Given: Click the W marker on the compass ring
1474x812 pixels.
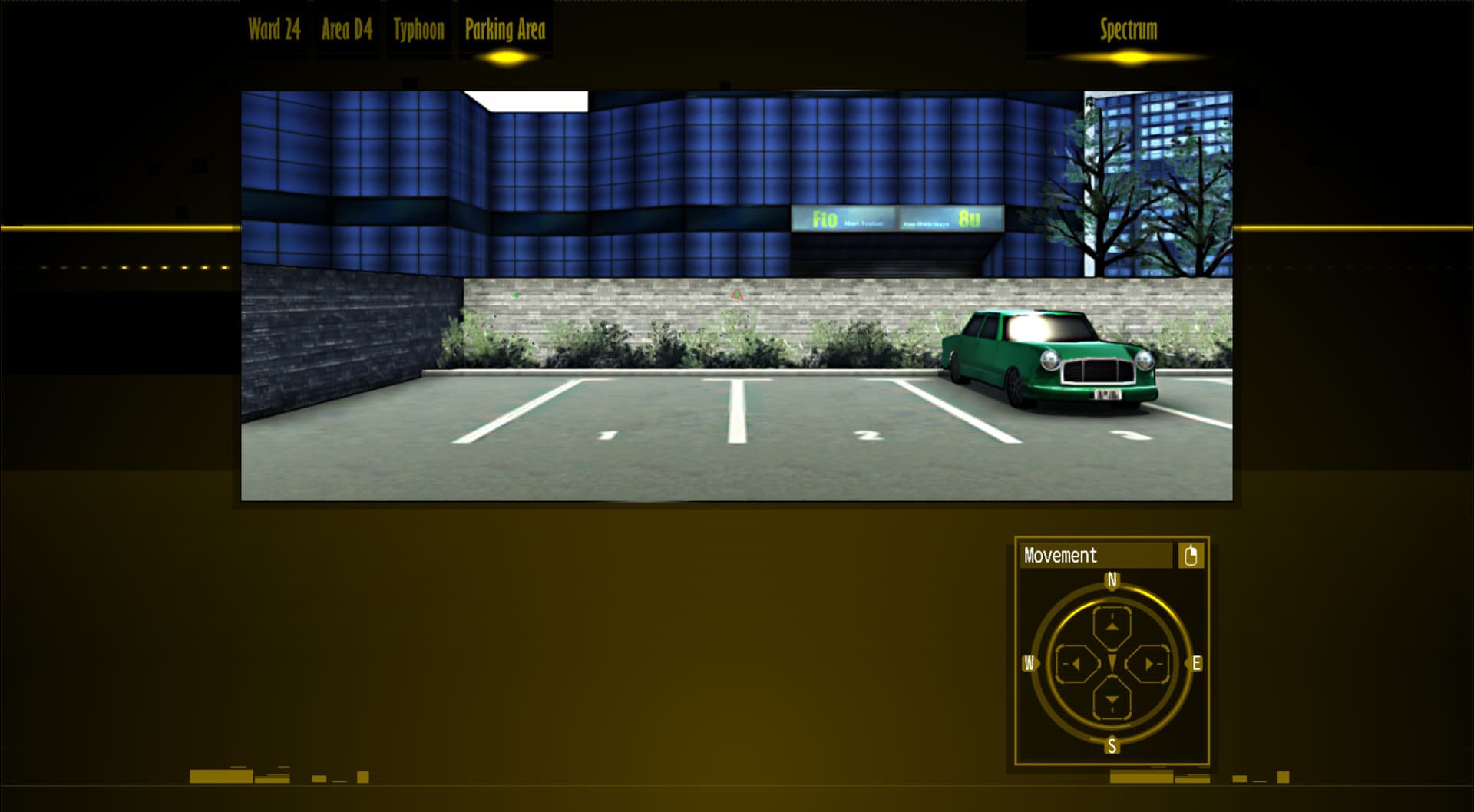Looking at the screenshot, I should click(x=1029, y=662).
